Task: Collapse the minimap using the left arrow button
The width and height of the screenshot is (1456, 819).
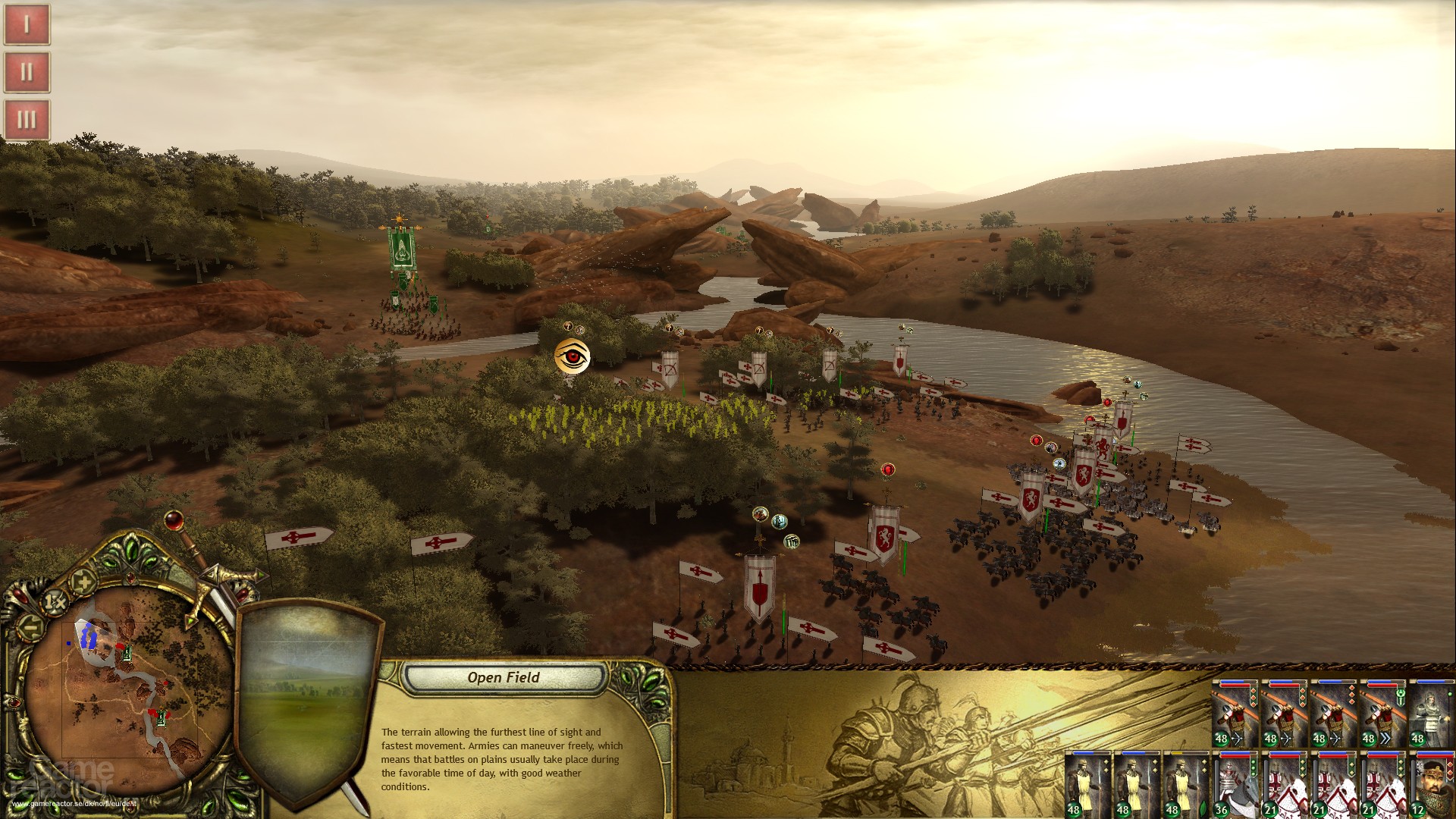Action: coord(30,626)
